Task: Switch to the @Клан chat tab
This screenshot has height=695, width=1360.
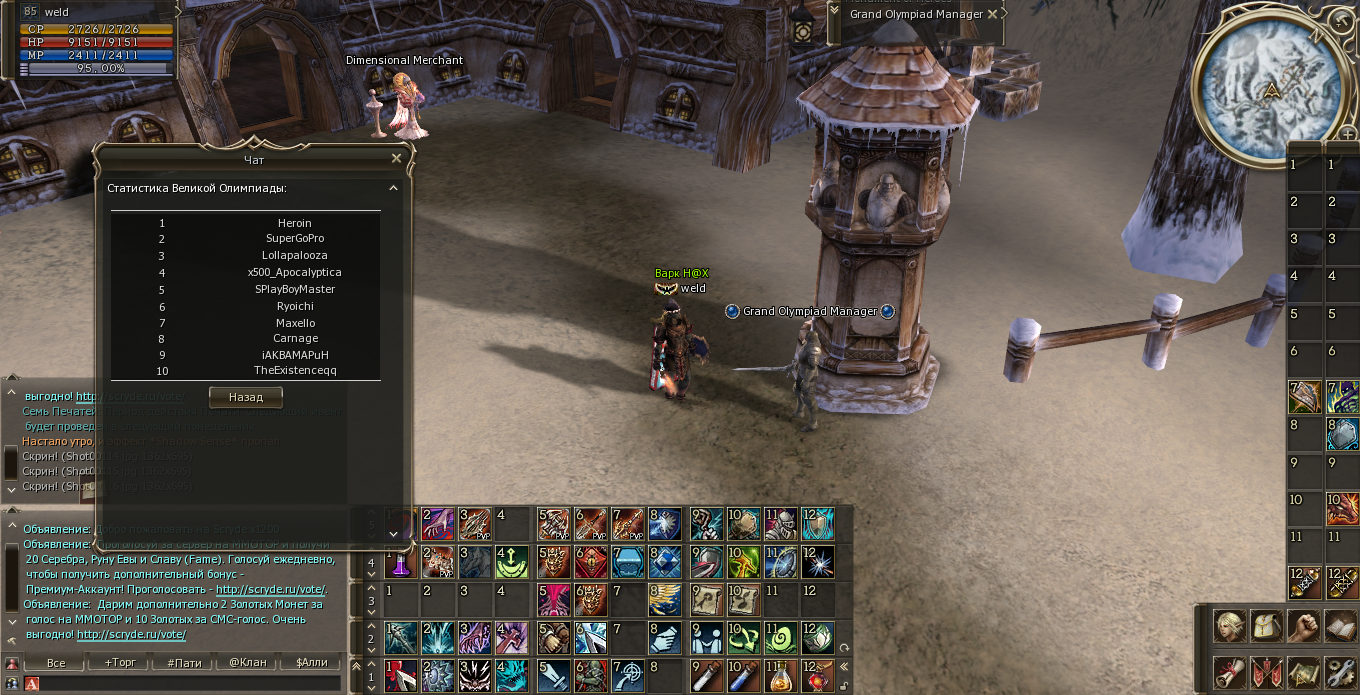Action: click(x=248, y=662)
